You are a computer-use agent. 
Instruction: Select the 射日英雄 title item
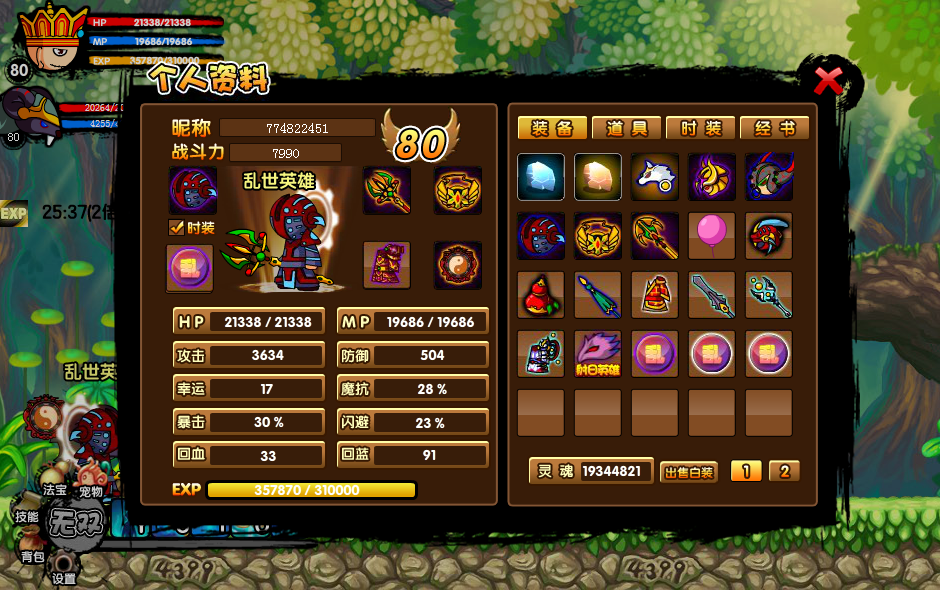(598, 354)
